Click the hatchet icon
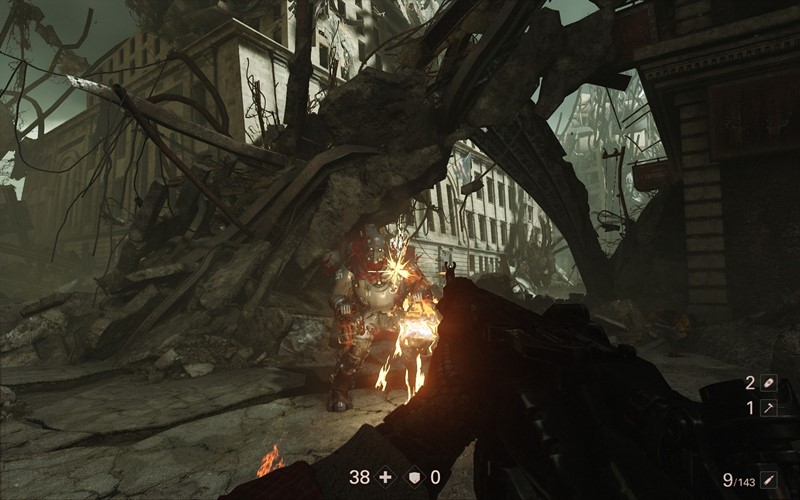This screenshot has width=800, height=500. [x=769, y=408]
